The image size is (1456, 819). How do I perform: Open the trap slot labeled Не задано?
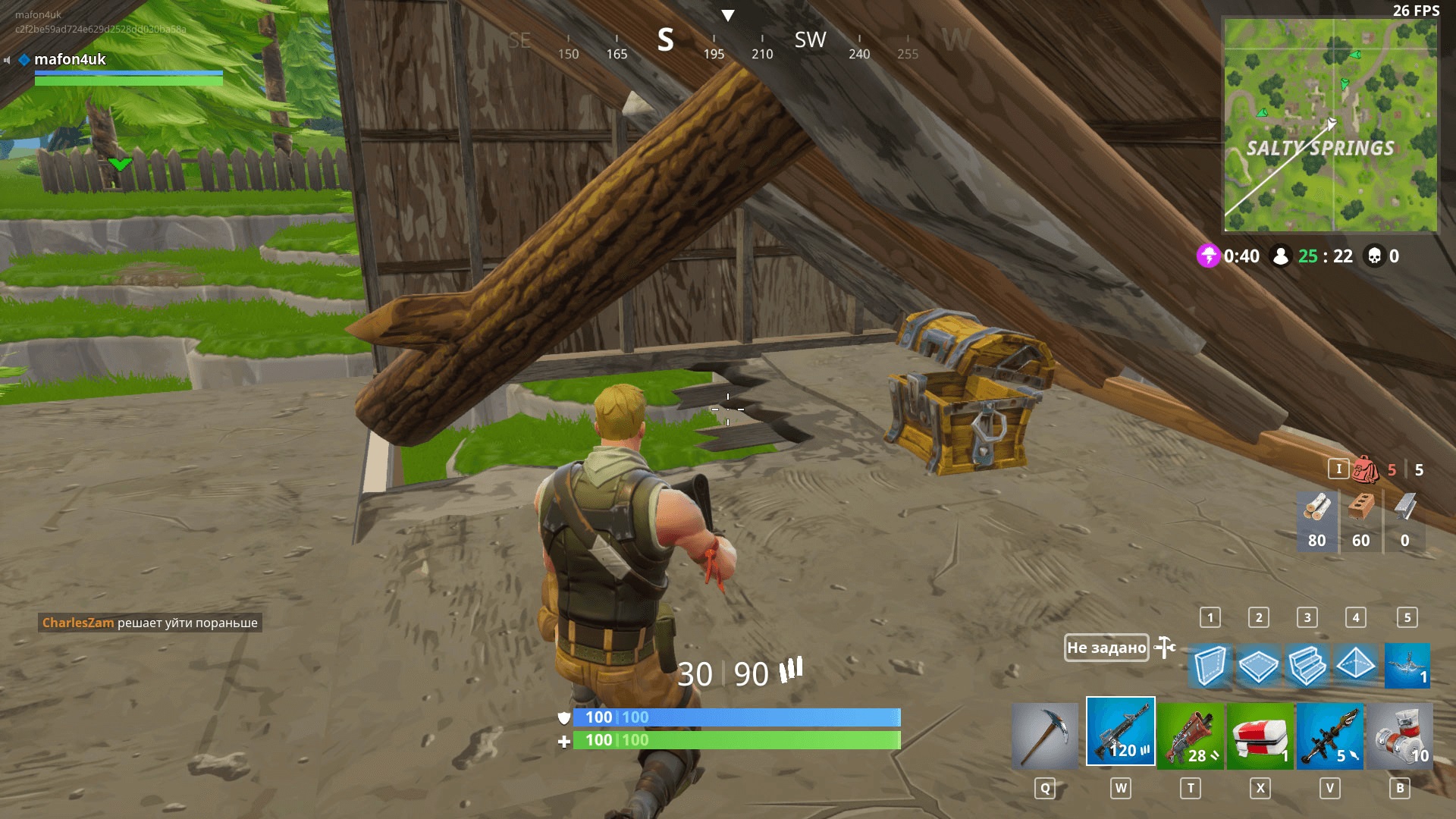click(1106, 648)
